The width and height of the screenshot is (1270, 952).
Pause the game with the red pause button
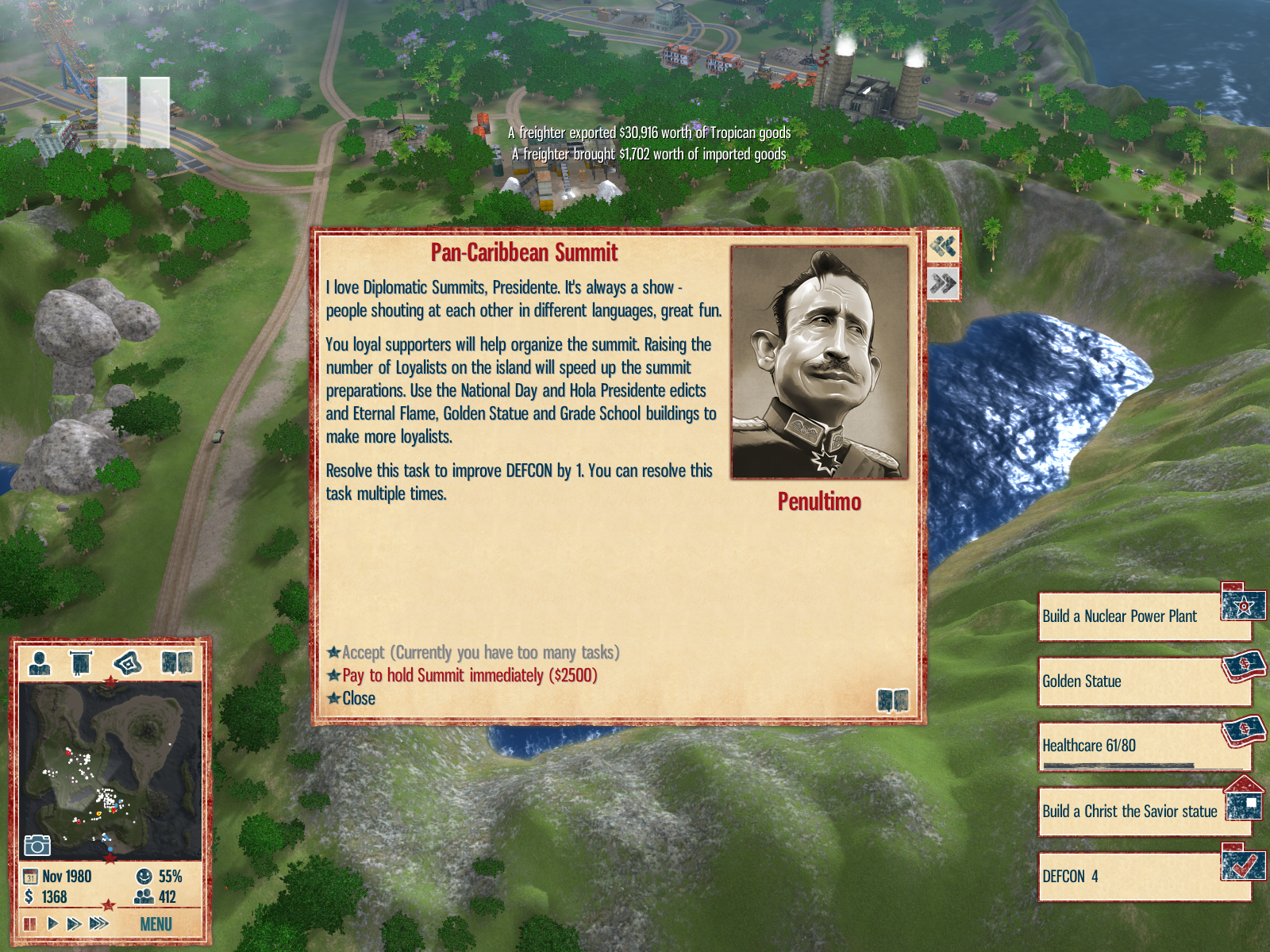click(30, 924)
